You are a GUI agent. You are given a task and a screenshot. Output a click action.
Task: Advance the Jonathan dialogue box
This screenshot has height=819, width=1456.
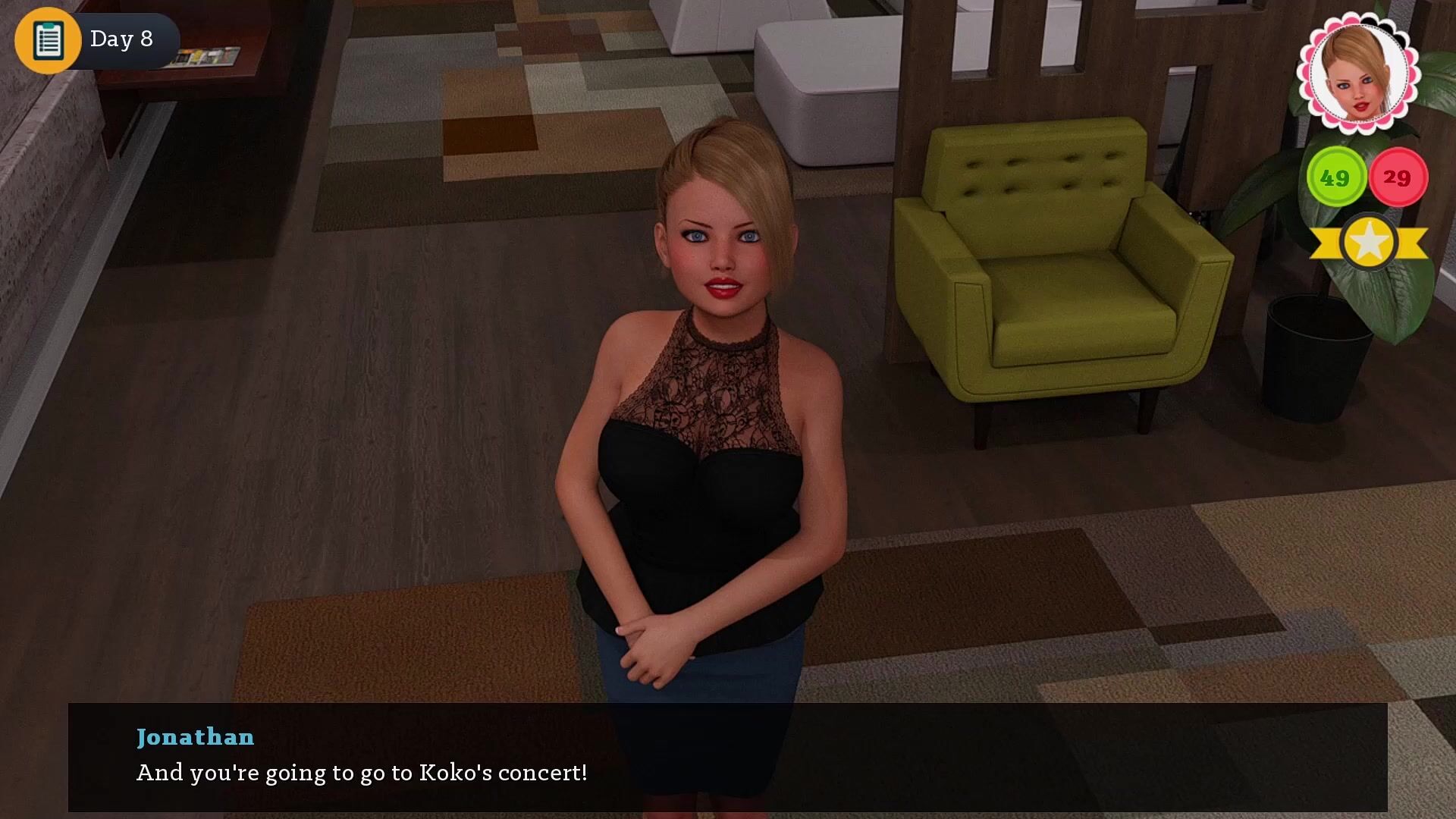pos(727,757)
